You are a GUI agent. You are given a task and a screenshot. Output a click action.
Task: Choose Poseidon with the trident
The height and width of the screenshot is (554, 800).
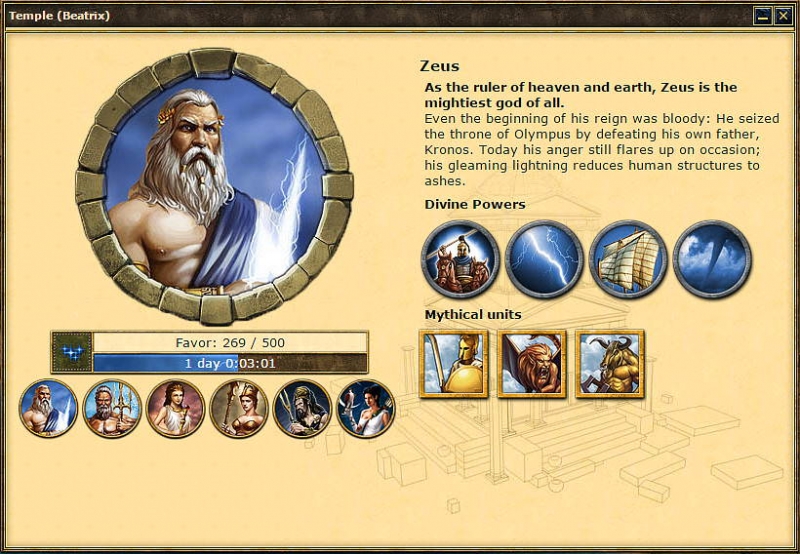112,408
